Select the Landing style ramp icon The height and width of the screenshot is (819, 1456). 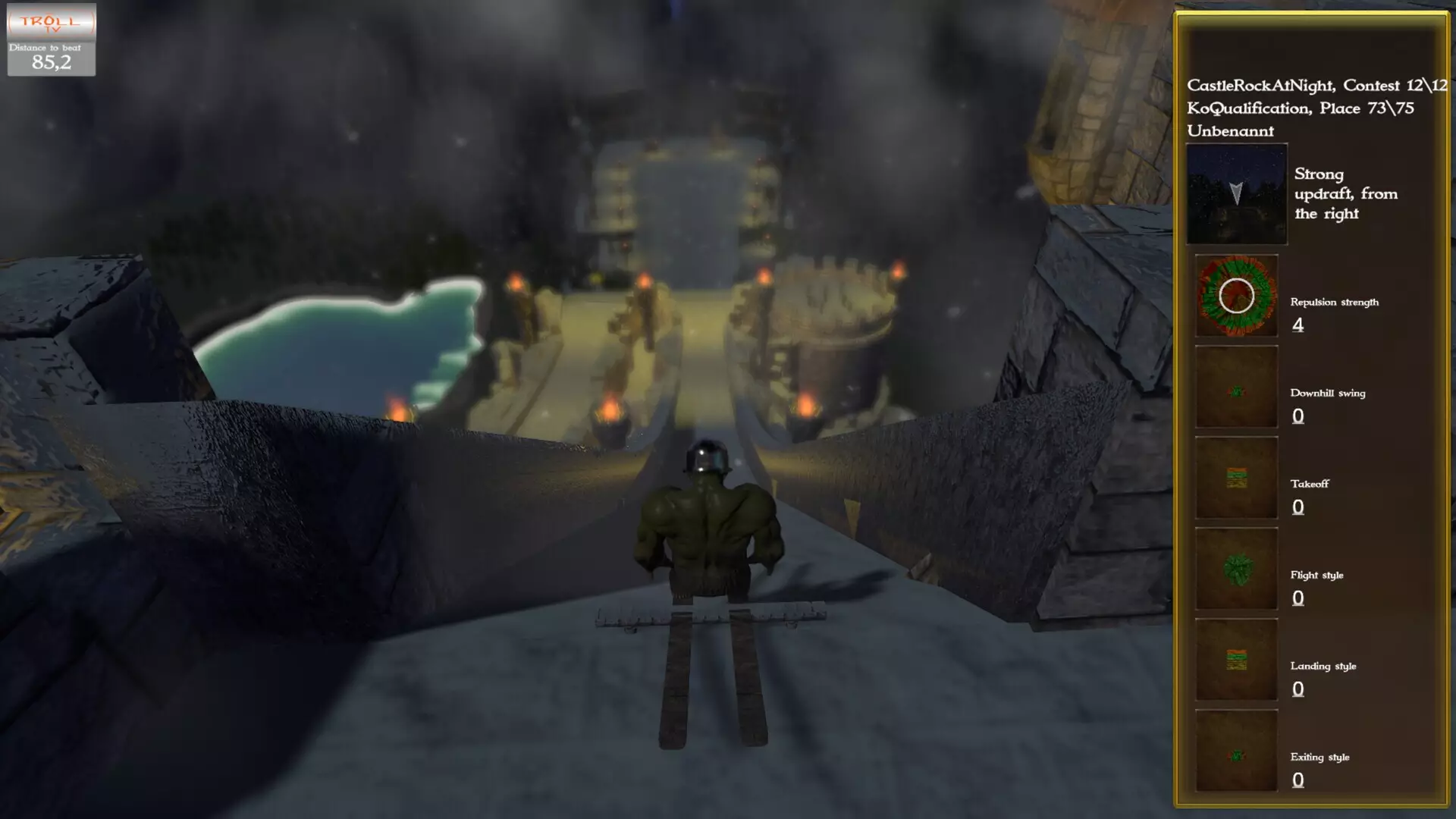coord(1235,661)
